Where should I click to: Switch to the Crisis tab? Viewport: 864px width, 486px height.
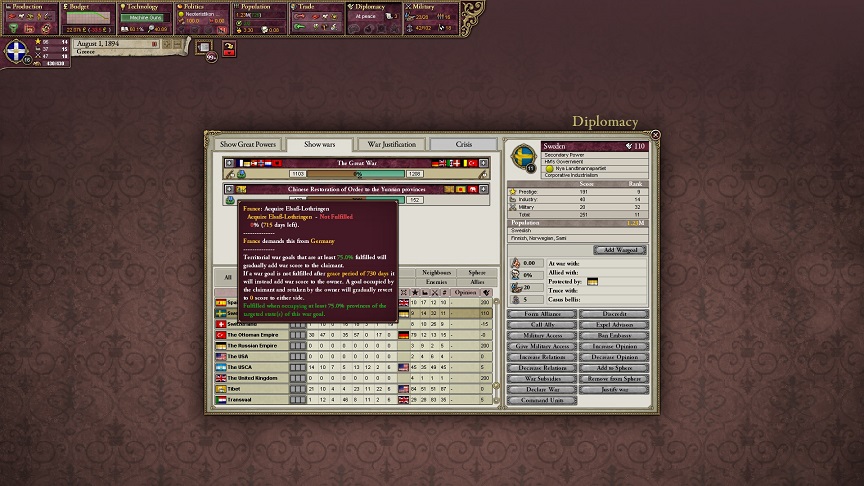tap(464, 145)
